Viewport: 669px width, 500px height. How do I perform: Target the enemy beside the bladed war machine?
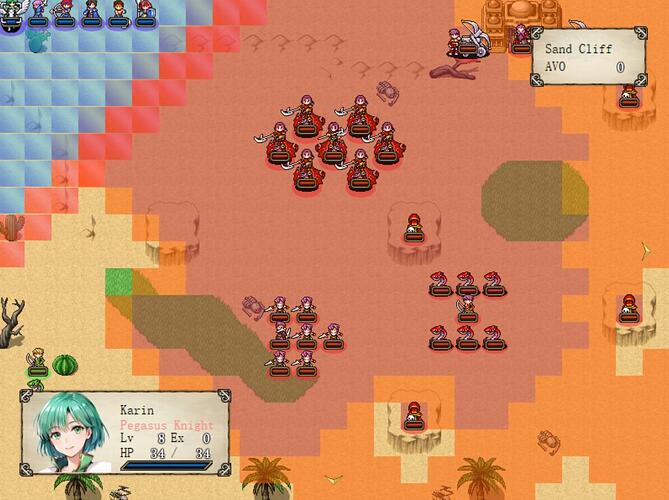(x=455, y=42)
